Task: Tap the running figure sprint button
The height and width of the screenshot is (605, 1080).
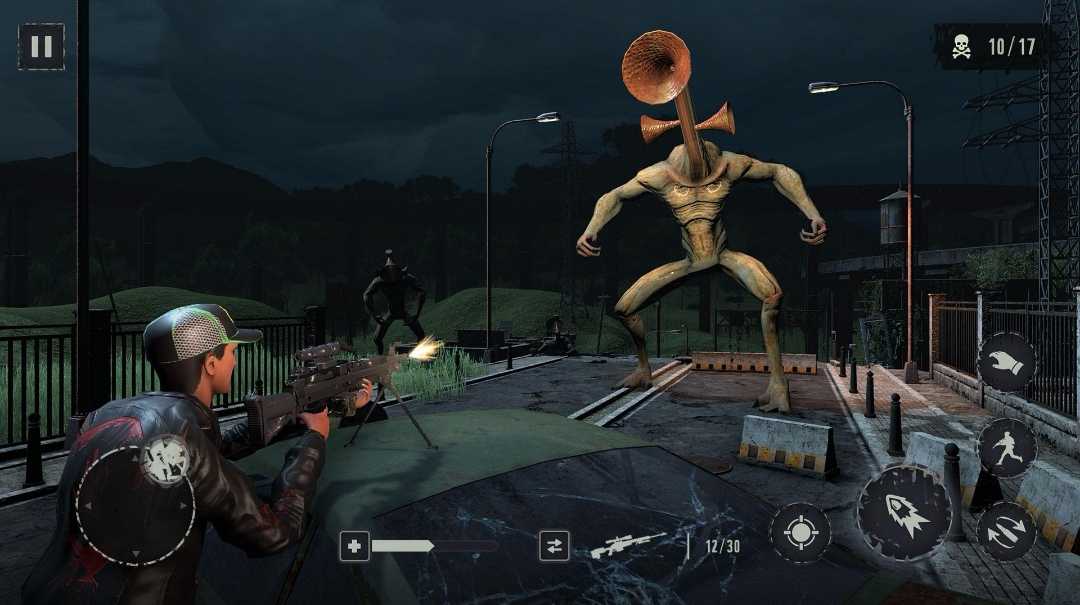Action: point(1006,447)
